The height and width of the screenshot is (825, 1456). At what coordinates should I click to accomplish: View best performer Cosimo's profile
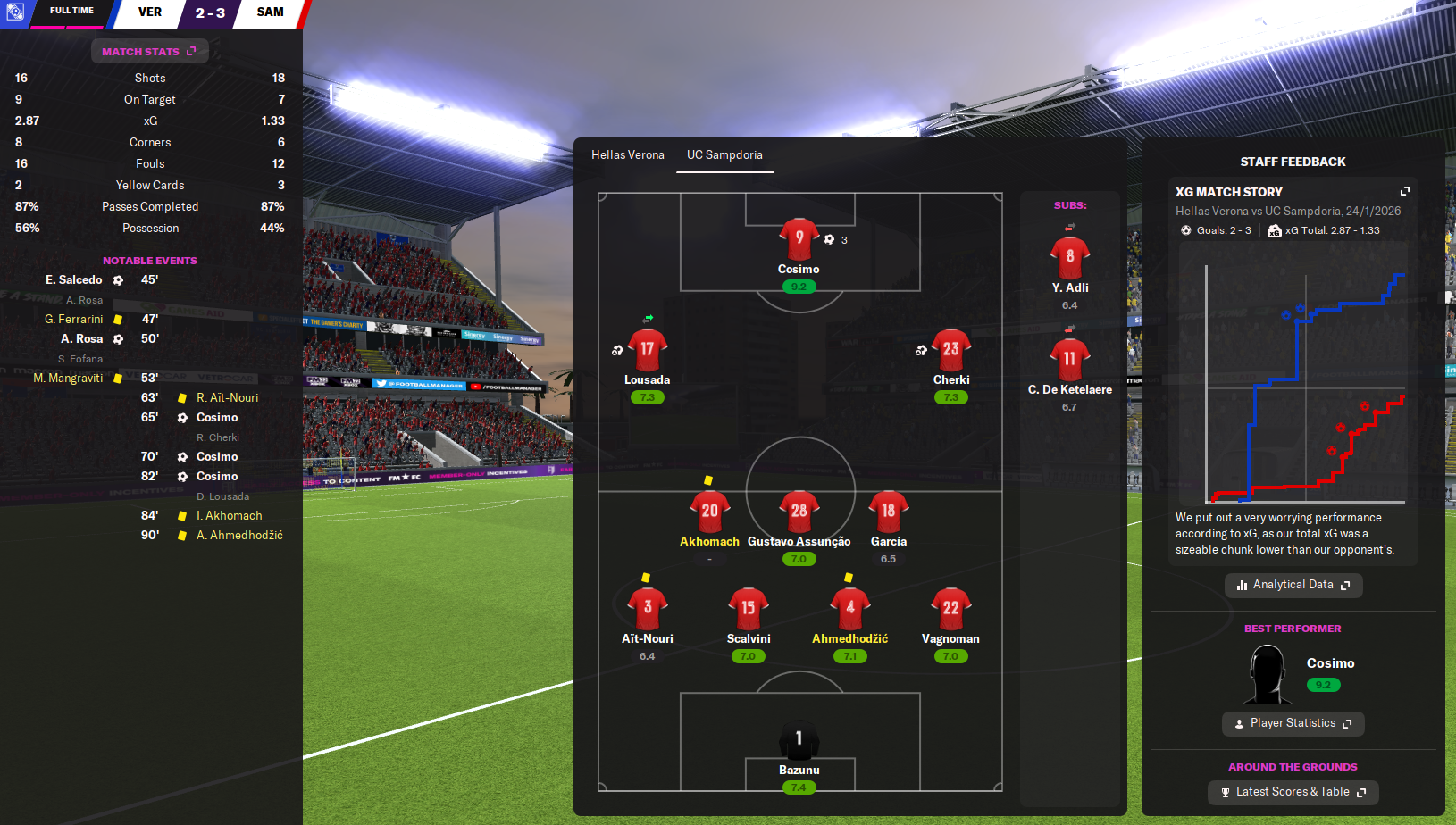tap(1330, 663)
